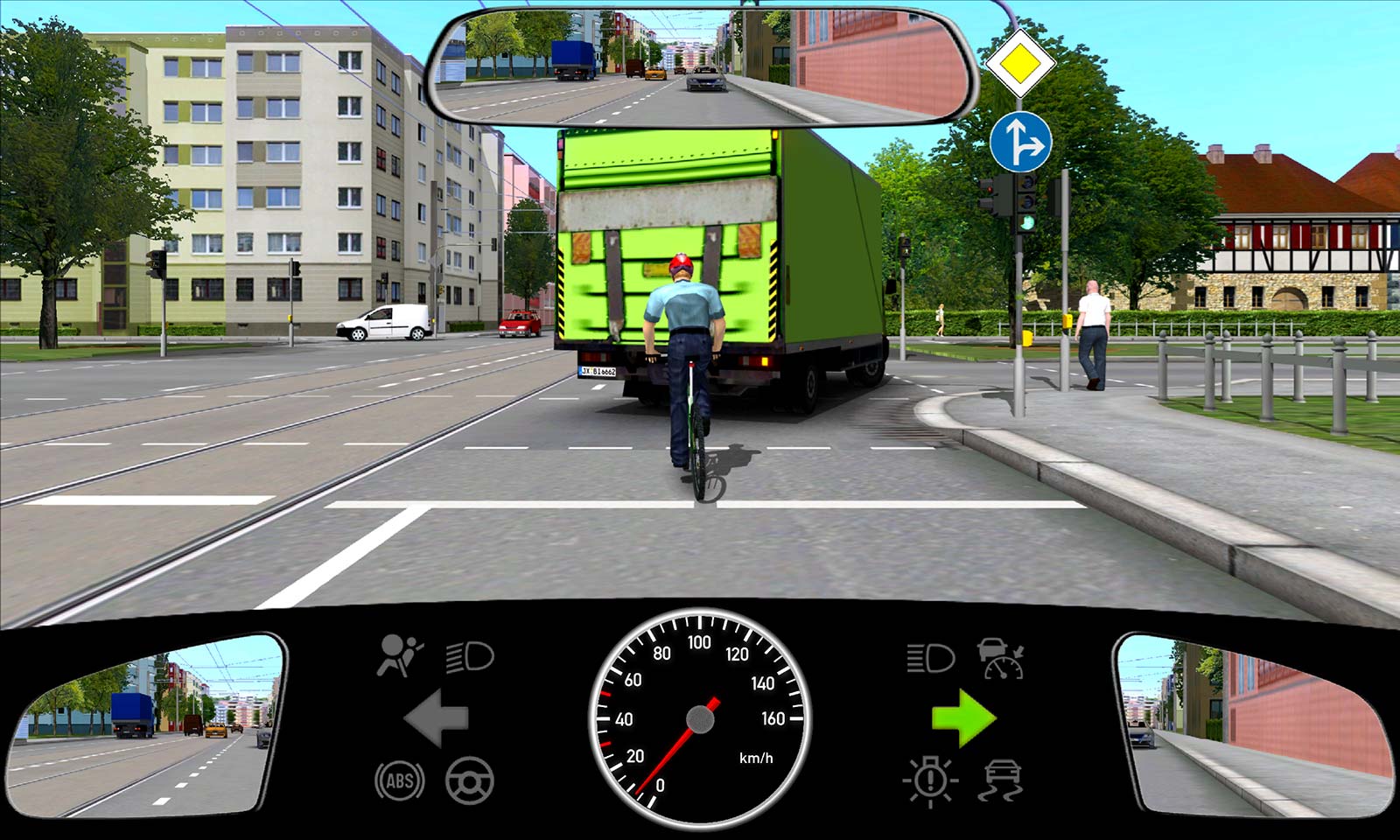Toggle the low beam icon with slanted lines
Screen dimensions: 1400x840
tap(470, 656)
